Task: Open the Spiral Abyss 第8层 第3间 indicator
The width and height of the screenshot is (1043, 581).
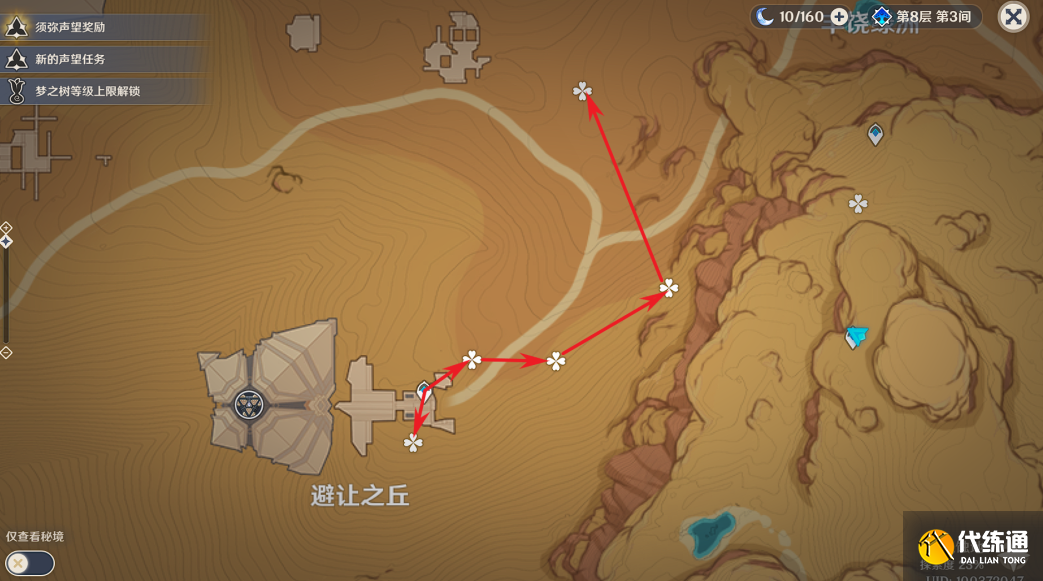Action: [x=924, y=17]
